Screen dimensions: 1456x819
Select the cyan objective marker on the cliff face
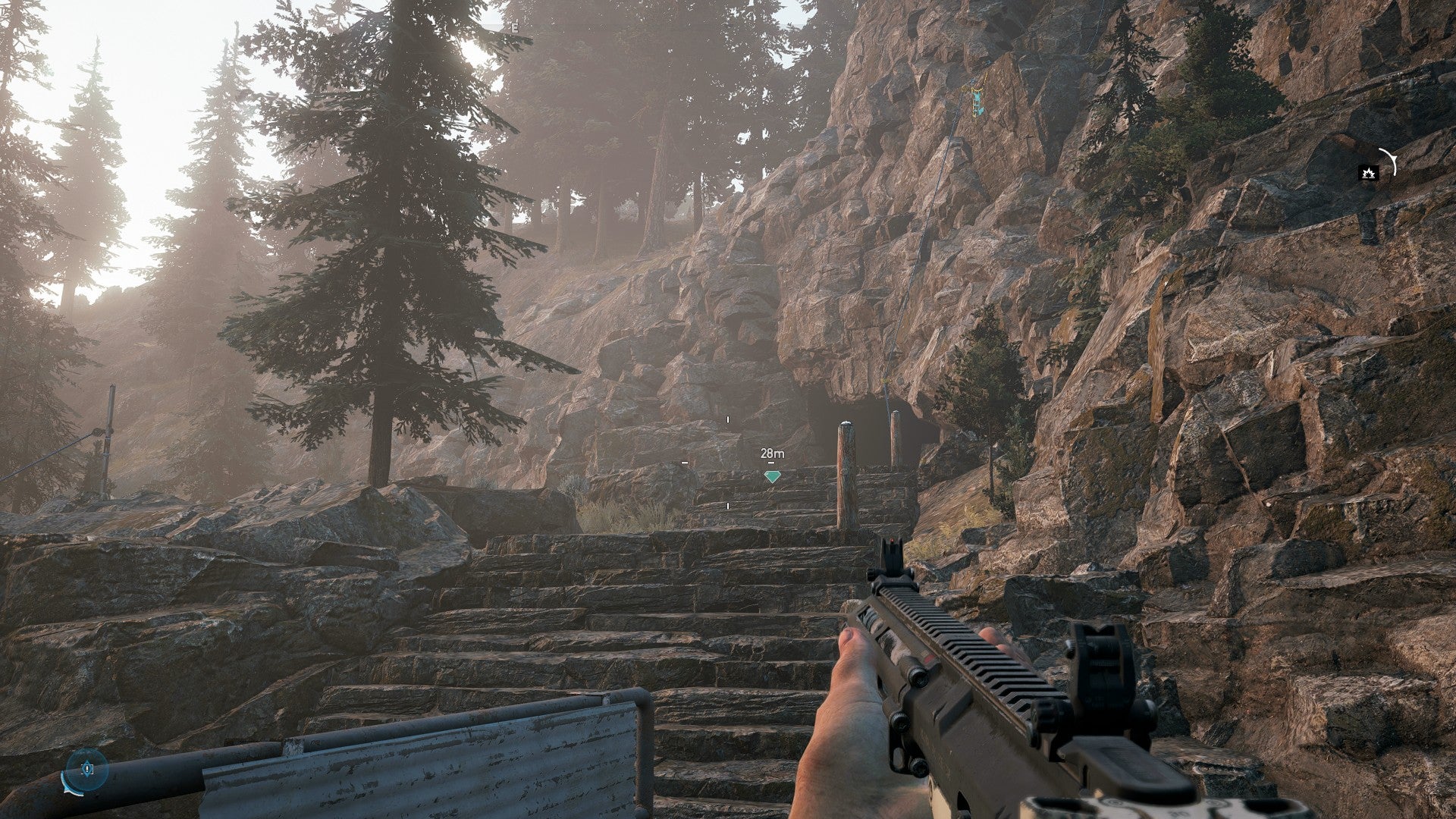click(977, 99)
